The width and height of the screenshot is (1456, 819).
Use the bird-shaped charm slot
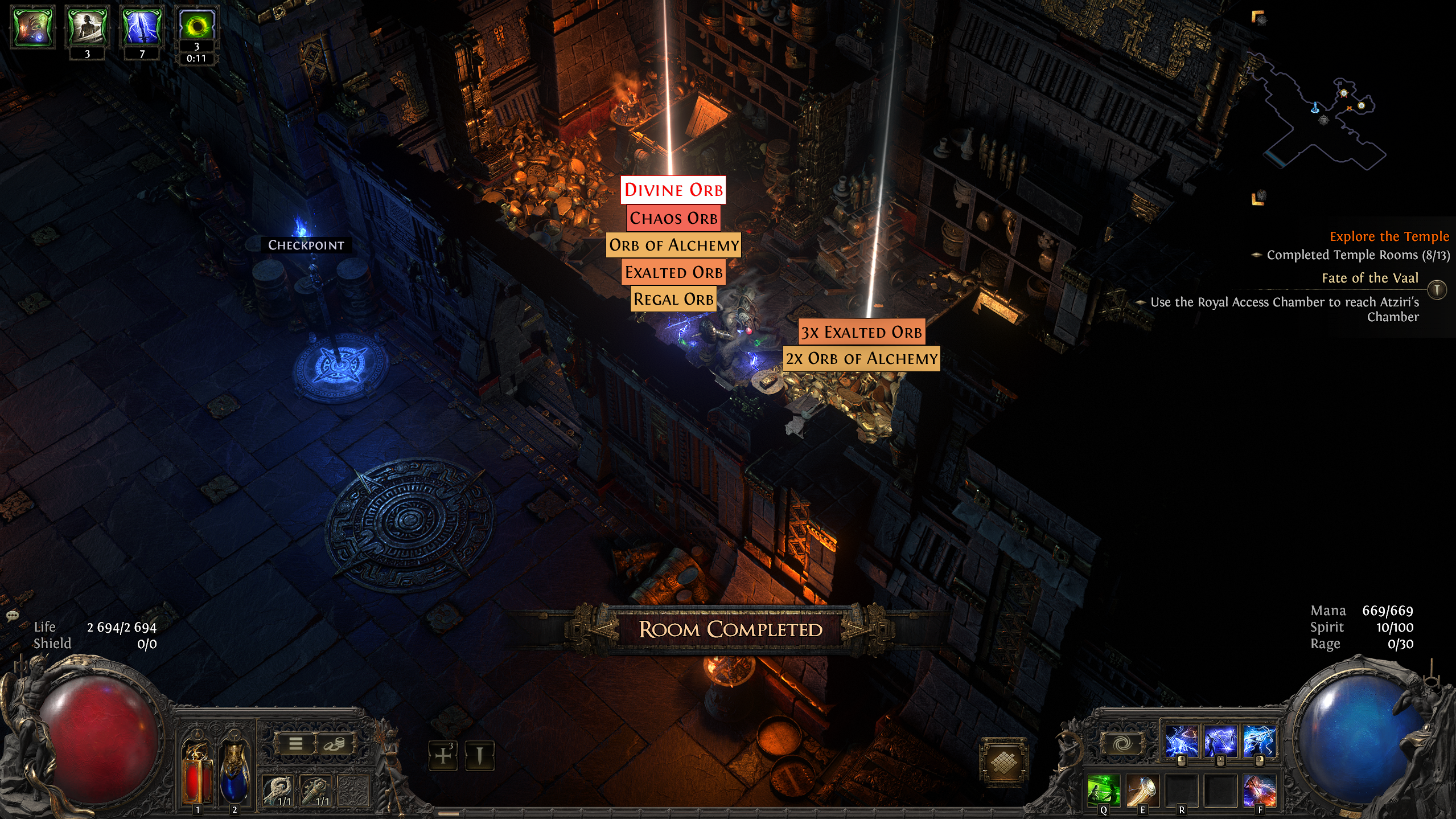pyautogui.click(x=279, y=791)
